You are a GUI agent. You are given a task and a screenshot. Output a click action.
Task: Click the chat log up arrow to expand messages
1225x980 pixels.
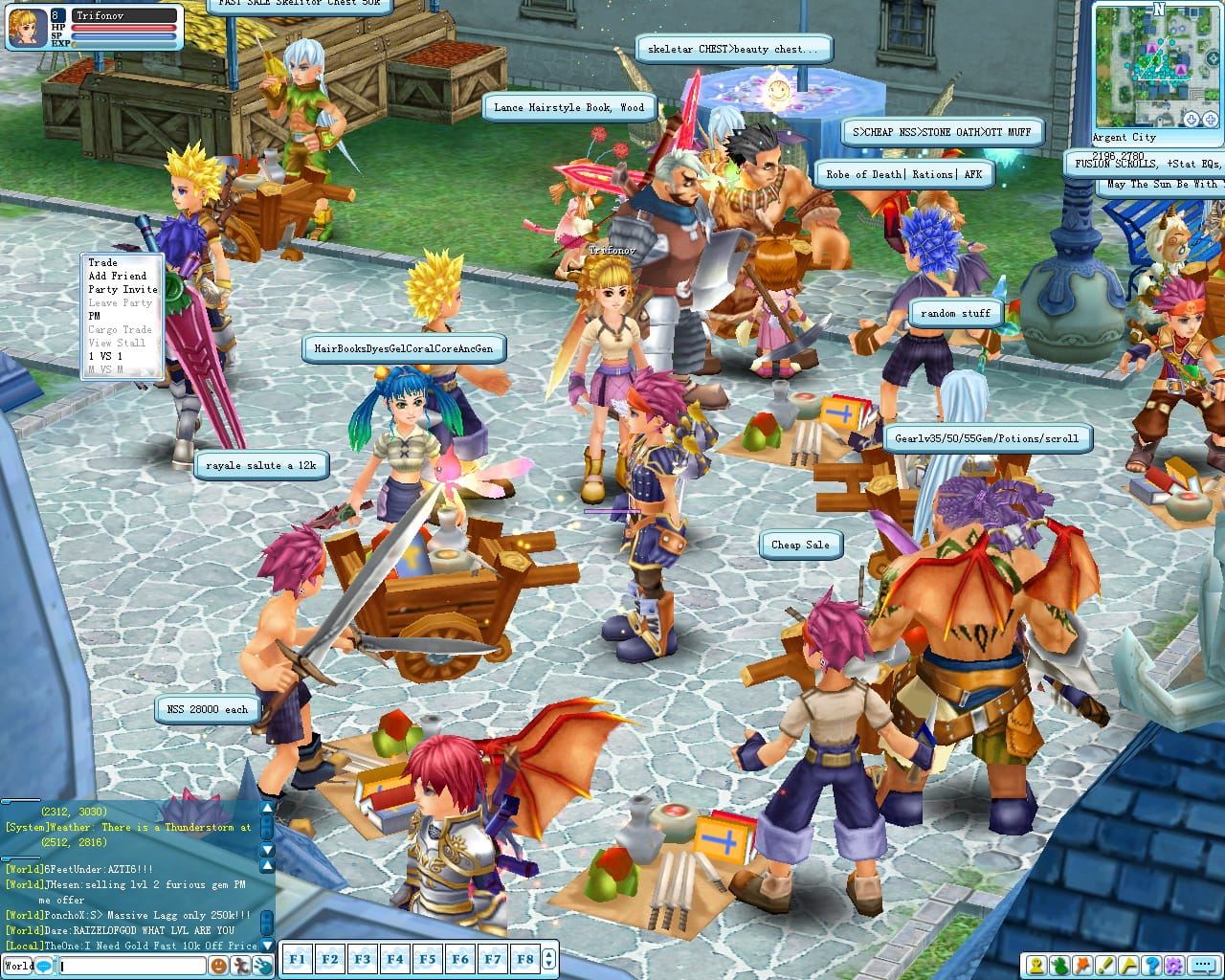coord(267,809)
